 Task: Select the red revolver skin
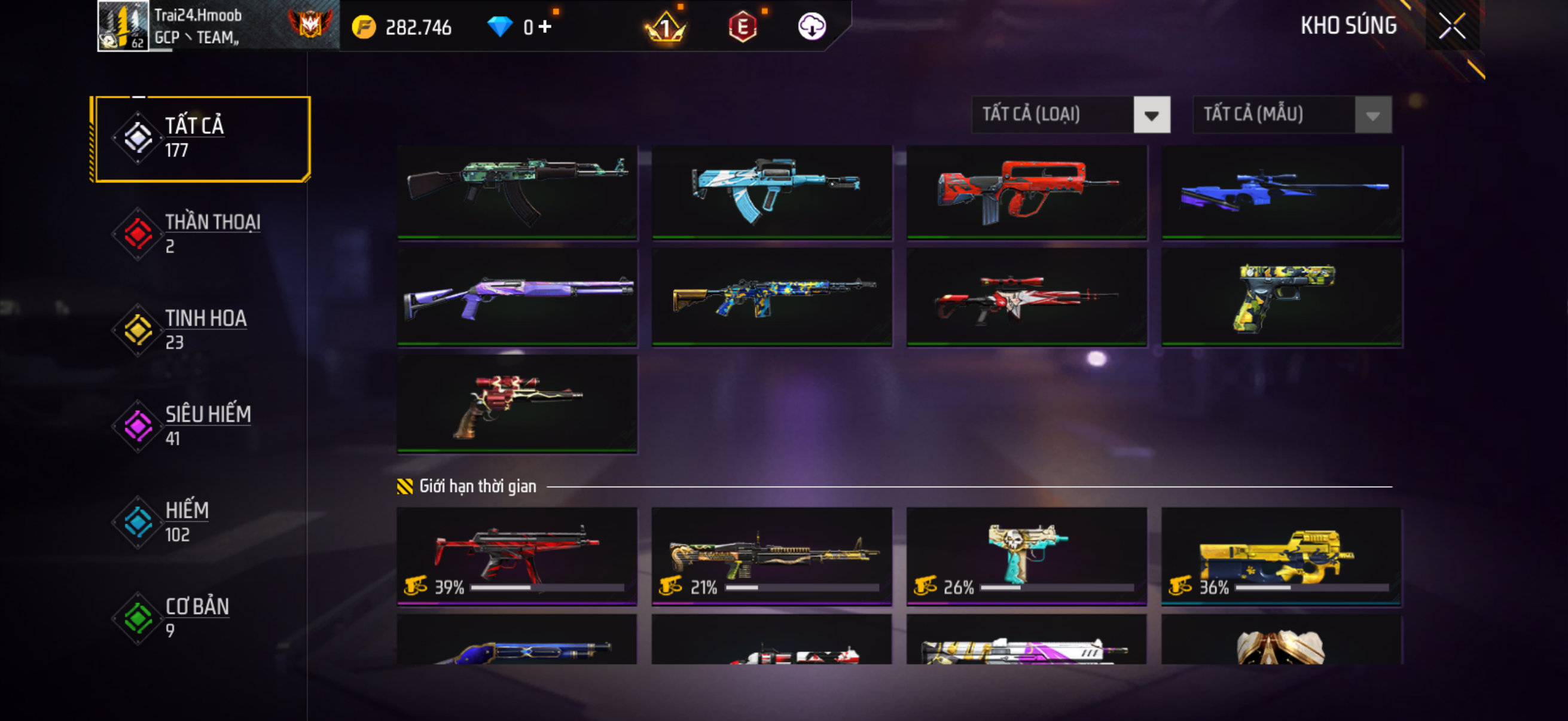tap(517, 404)
